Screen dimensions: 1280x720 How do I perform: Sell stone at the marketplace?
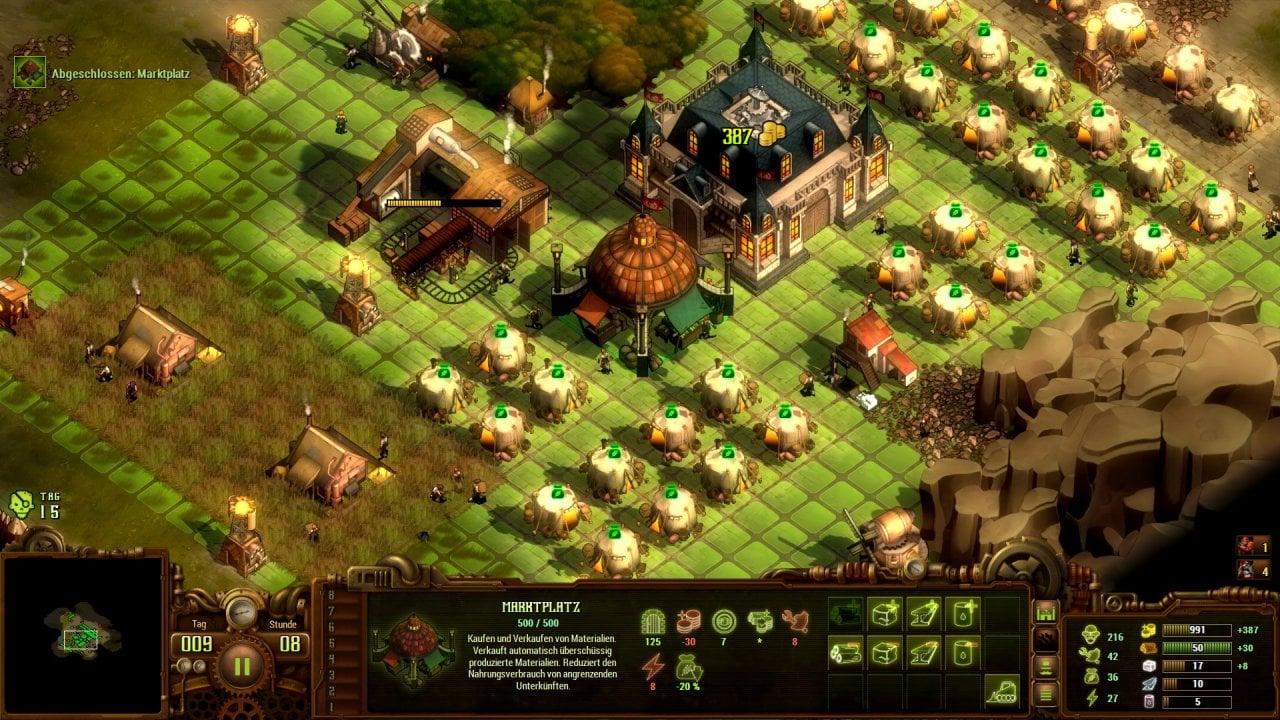pos(885,653)
